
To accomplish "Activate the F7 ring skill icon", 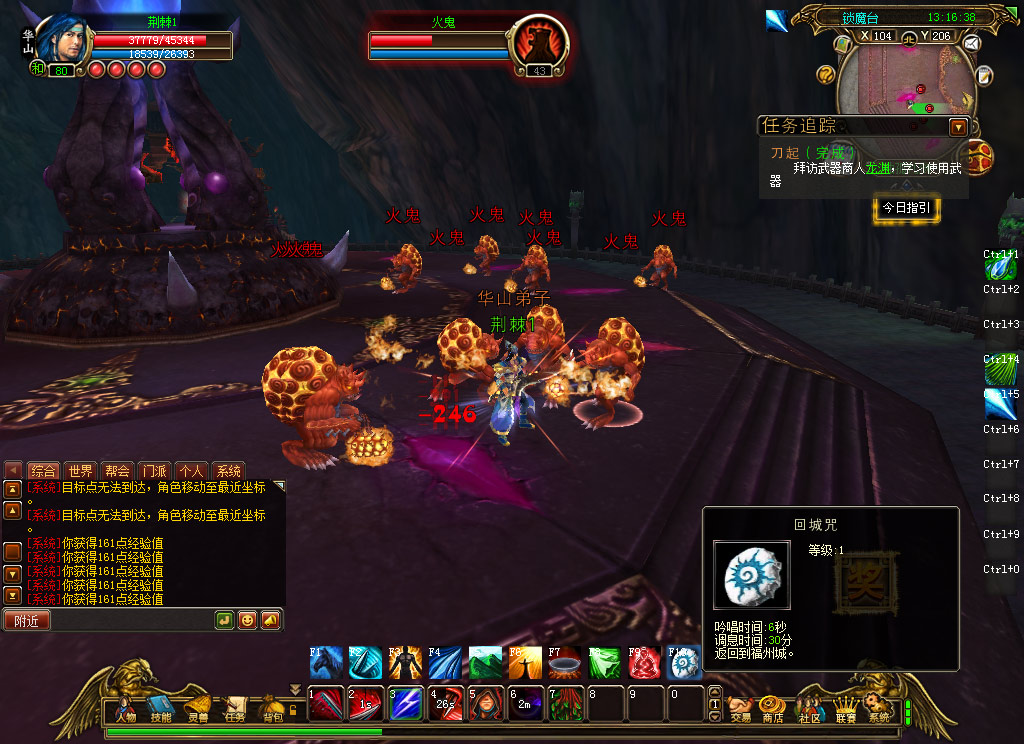I will point(565,663).
